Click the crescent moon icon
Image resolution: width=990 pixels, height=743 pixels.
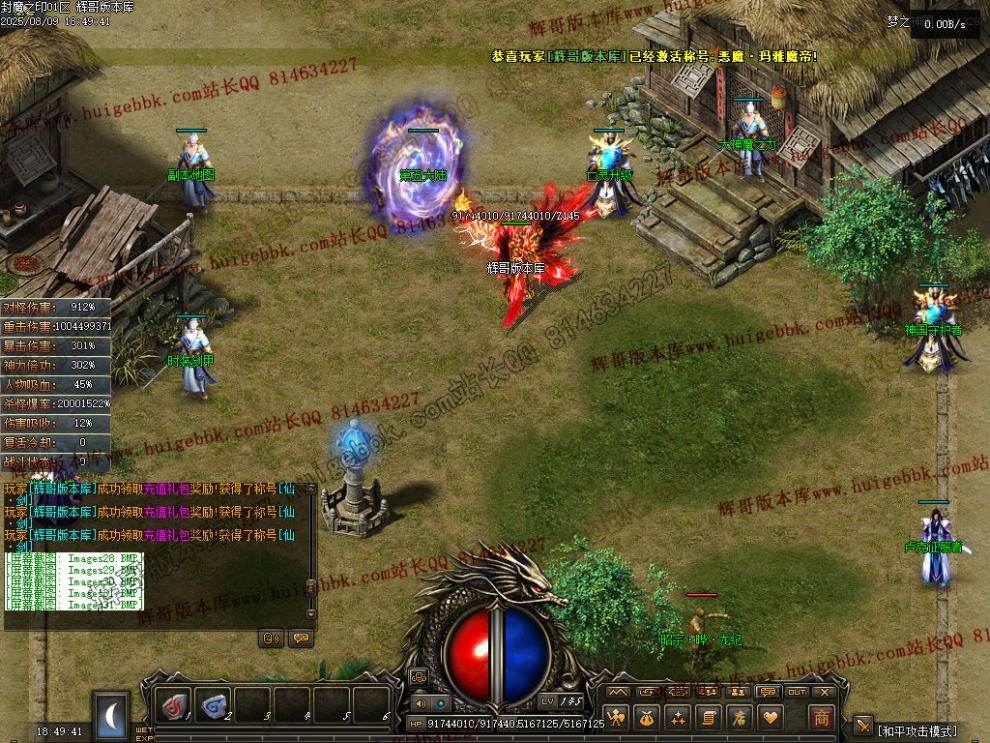click(111, 712)
